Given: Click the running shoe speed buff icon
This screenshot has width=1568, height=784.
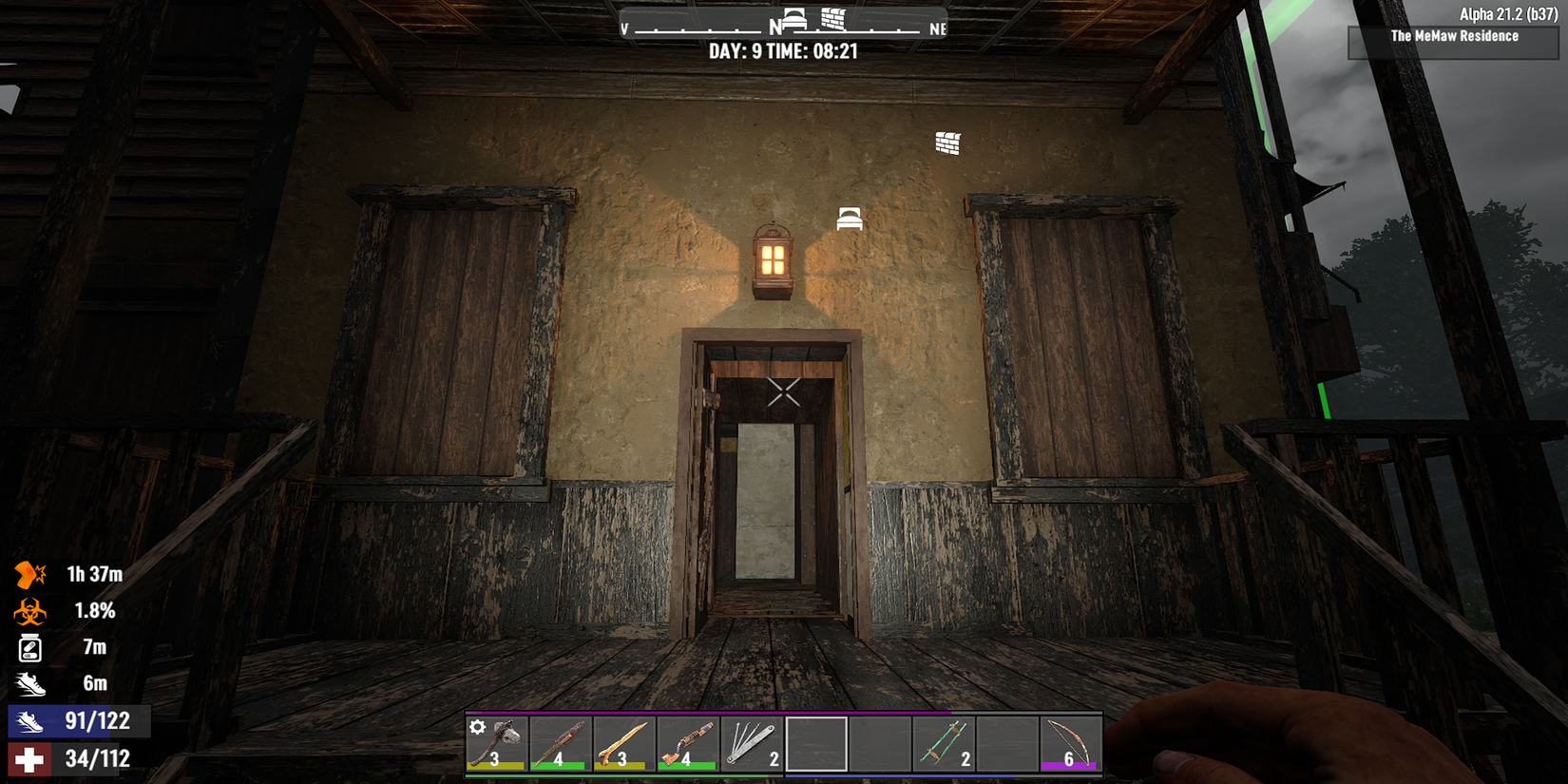Looking at the screenshot, I should click(31, 683).
